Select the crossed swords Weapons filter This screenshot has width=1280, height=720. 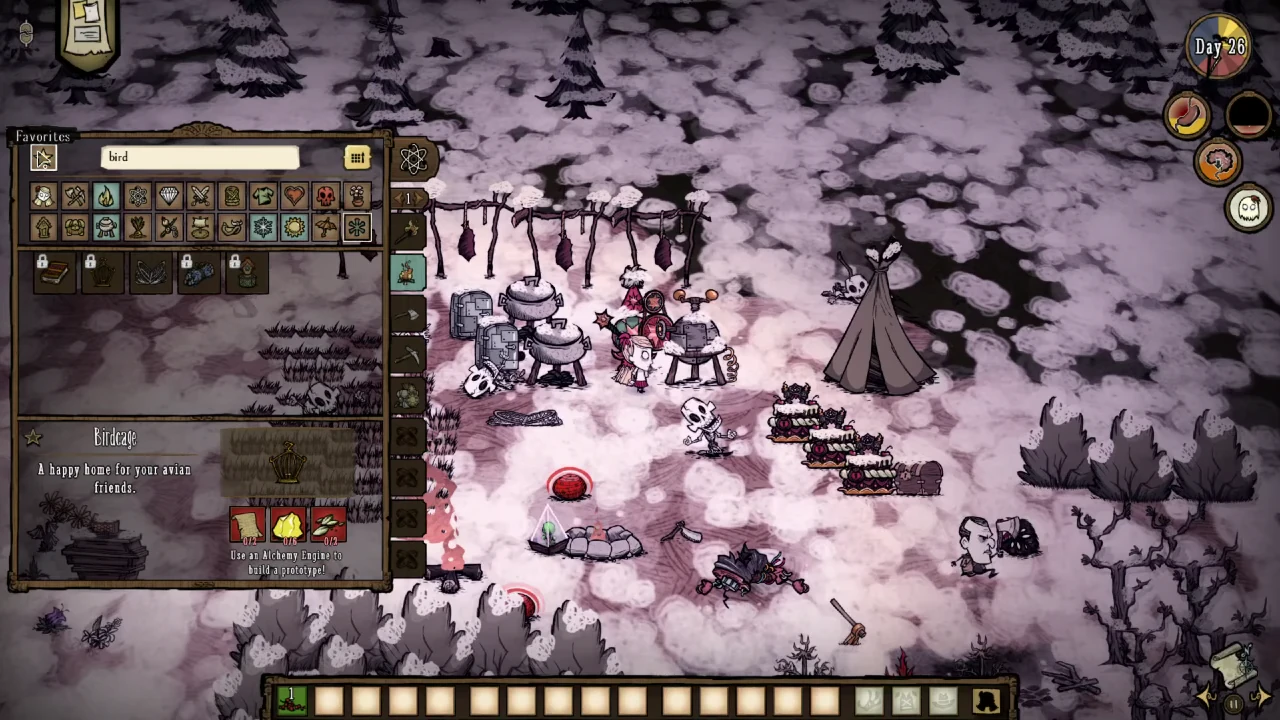coord(200,196)
